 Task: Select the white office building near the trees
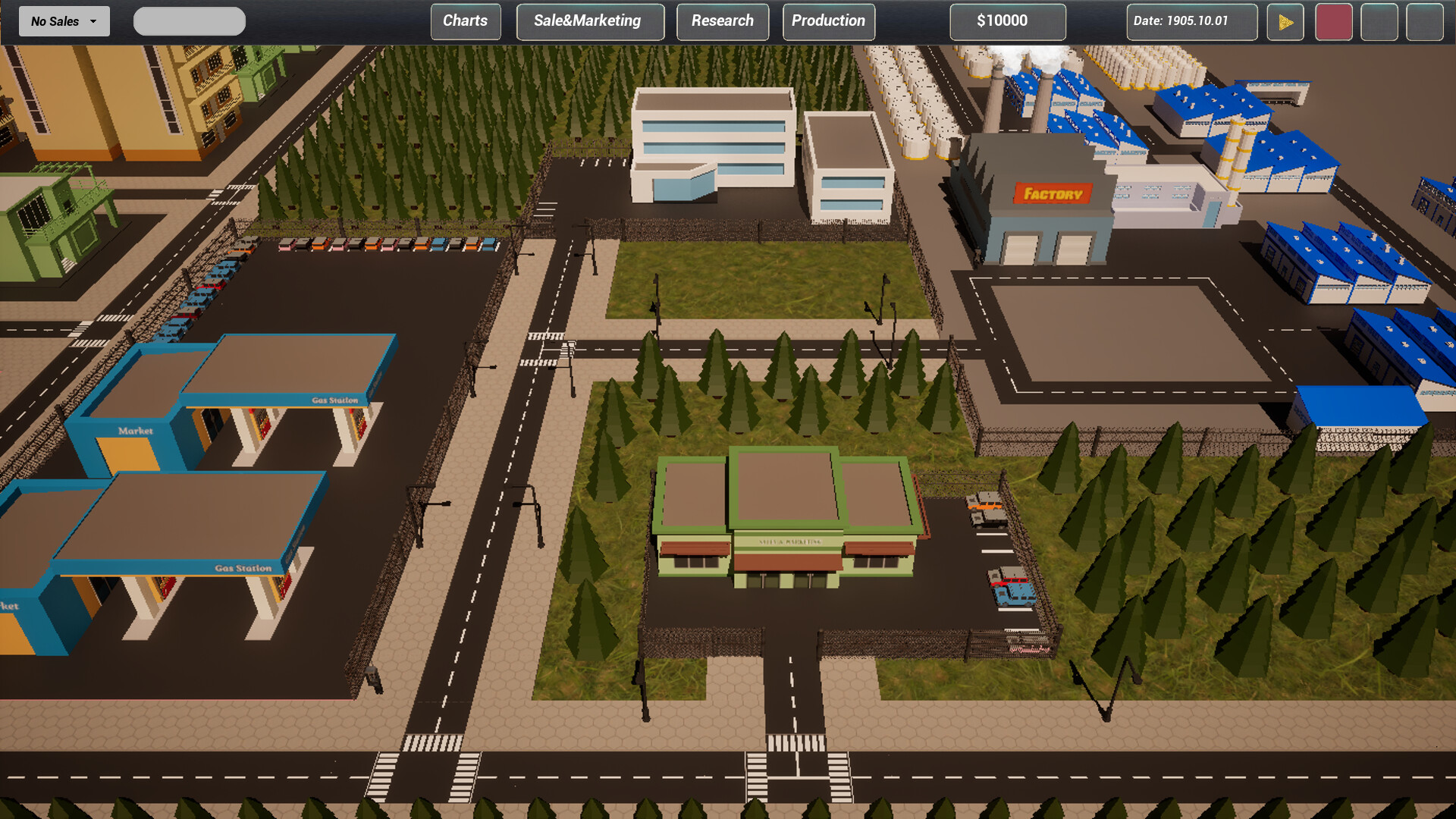click(x=713, y=136)
